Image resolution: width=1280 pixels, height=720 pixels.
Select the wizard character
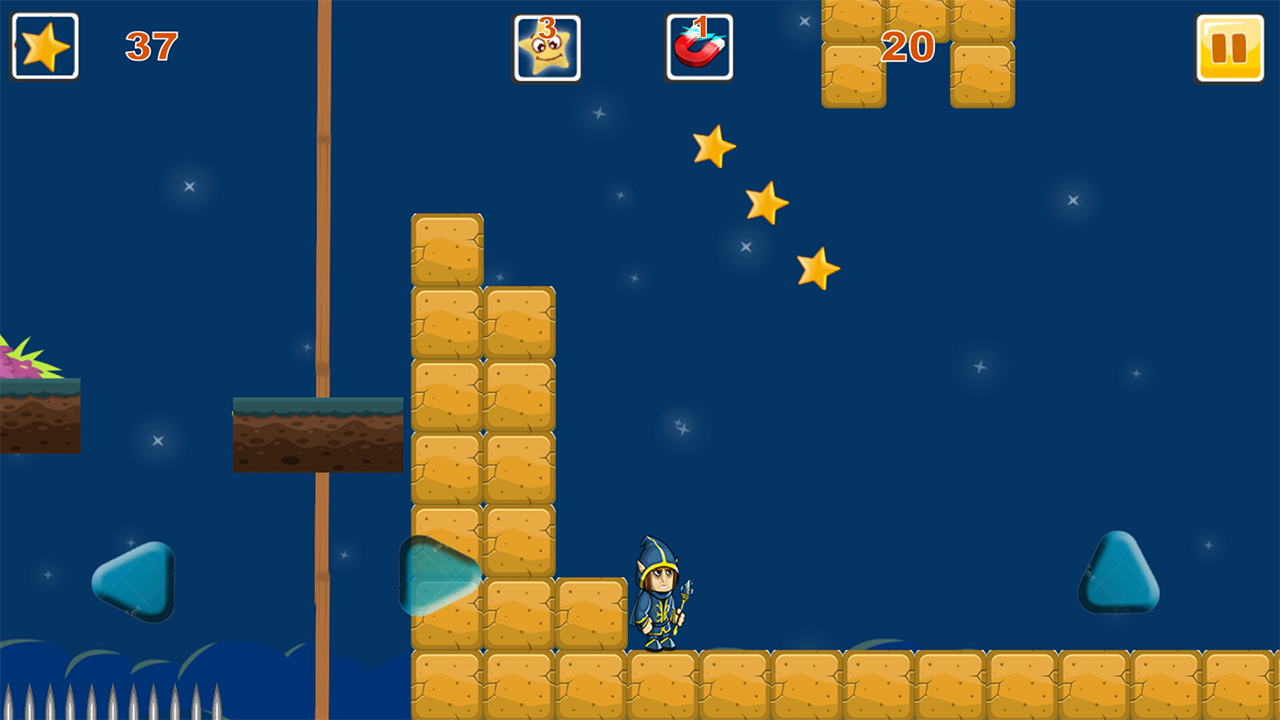click(657, 590)
